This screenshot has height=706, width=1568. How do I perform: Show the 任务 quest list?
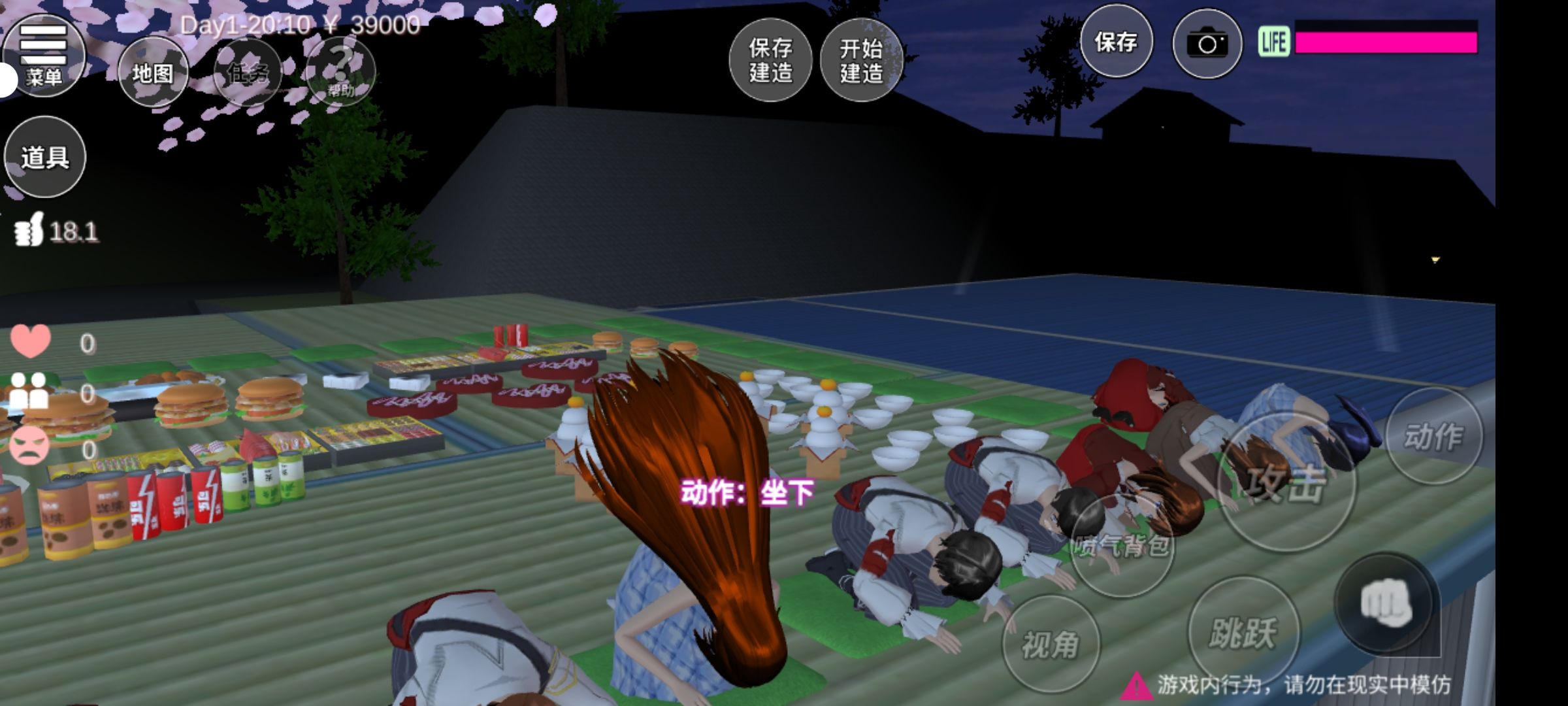tap(248, 73)
